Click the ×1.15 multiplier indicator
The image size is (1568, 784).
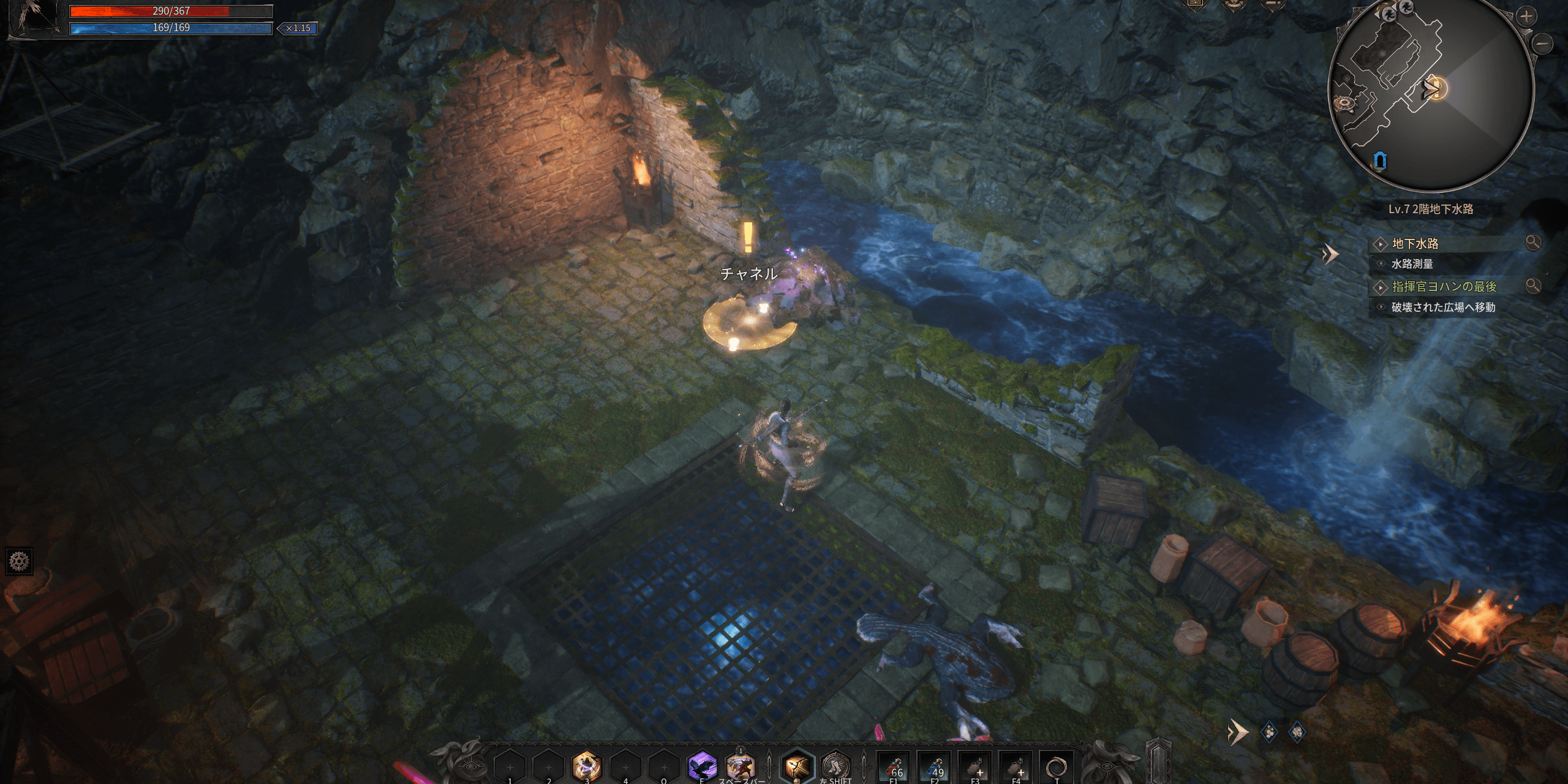(x=298, y=28)
